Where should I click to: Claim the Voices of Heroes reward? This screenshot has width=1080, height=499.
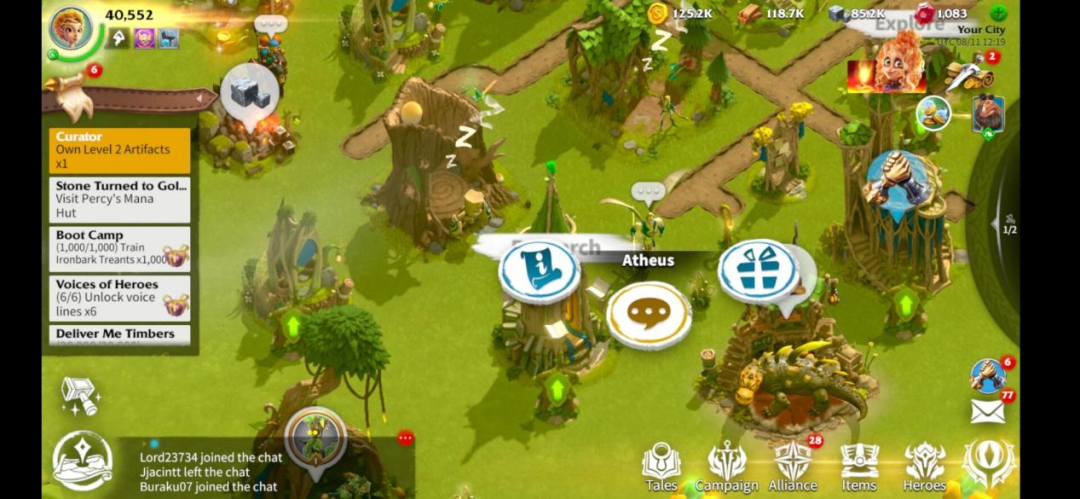177,305
